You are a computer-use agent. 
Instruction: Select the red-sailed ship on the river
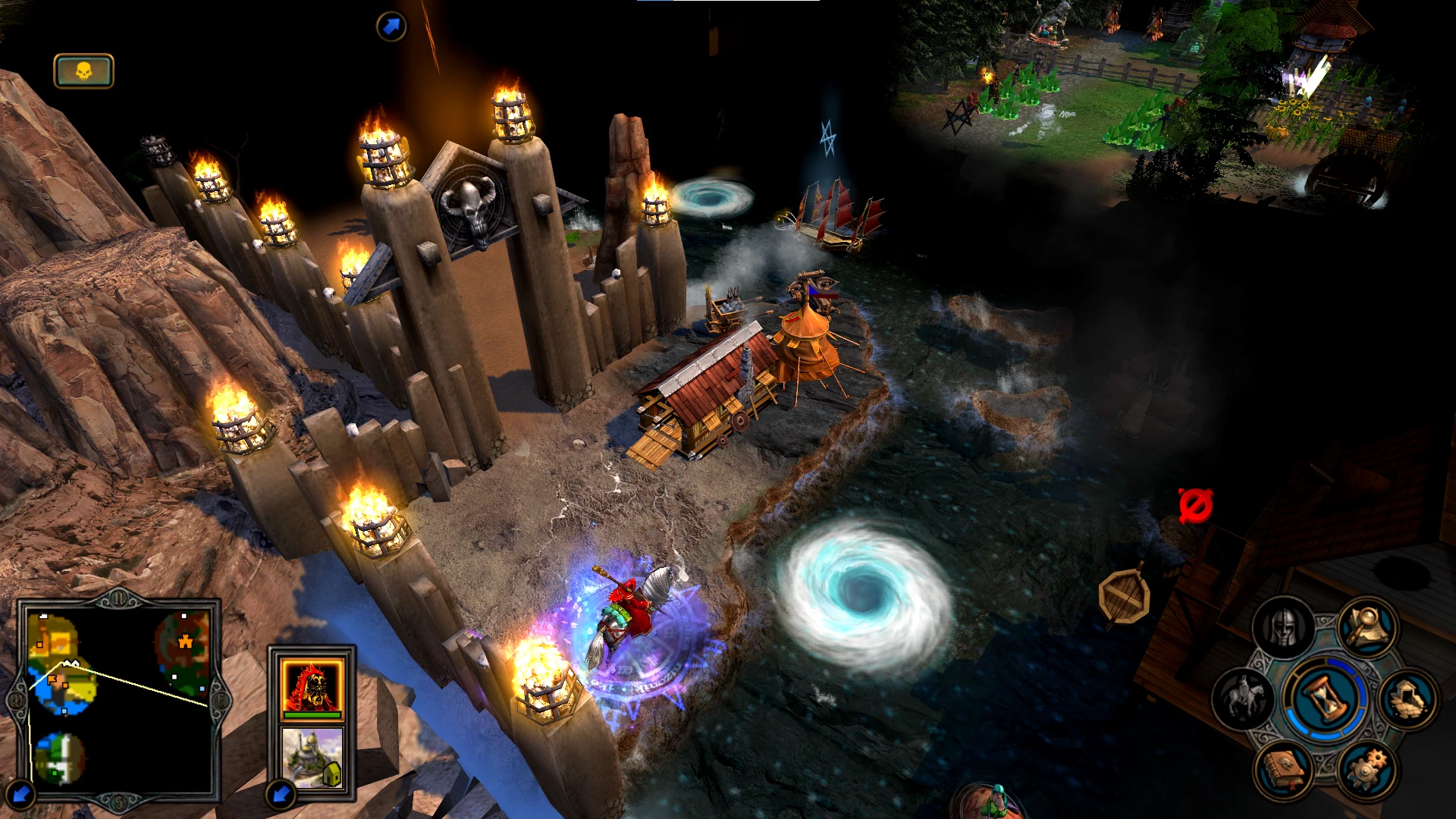pyautogui.click(x=834, y=220)
